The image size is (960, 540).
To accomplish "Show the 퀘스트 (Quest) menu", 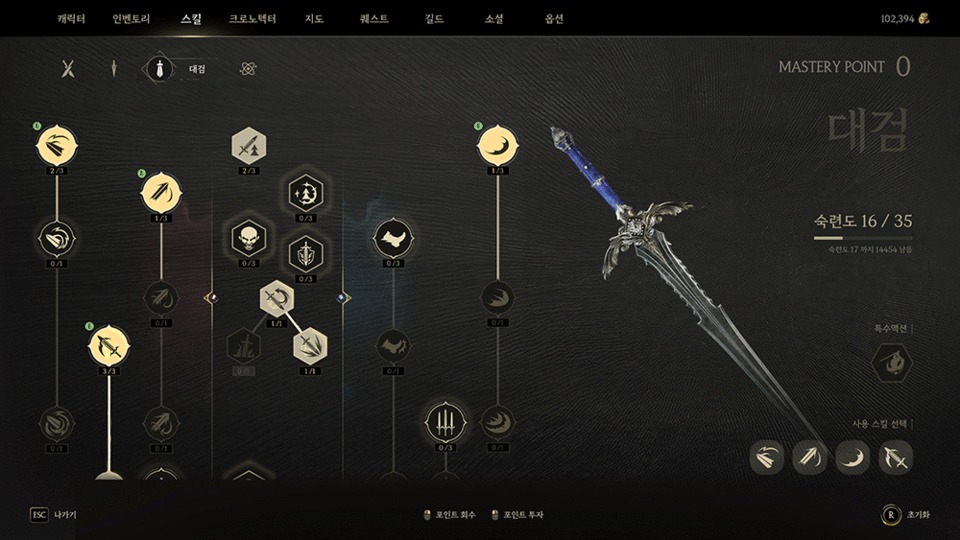I will [x=373, y=18].
